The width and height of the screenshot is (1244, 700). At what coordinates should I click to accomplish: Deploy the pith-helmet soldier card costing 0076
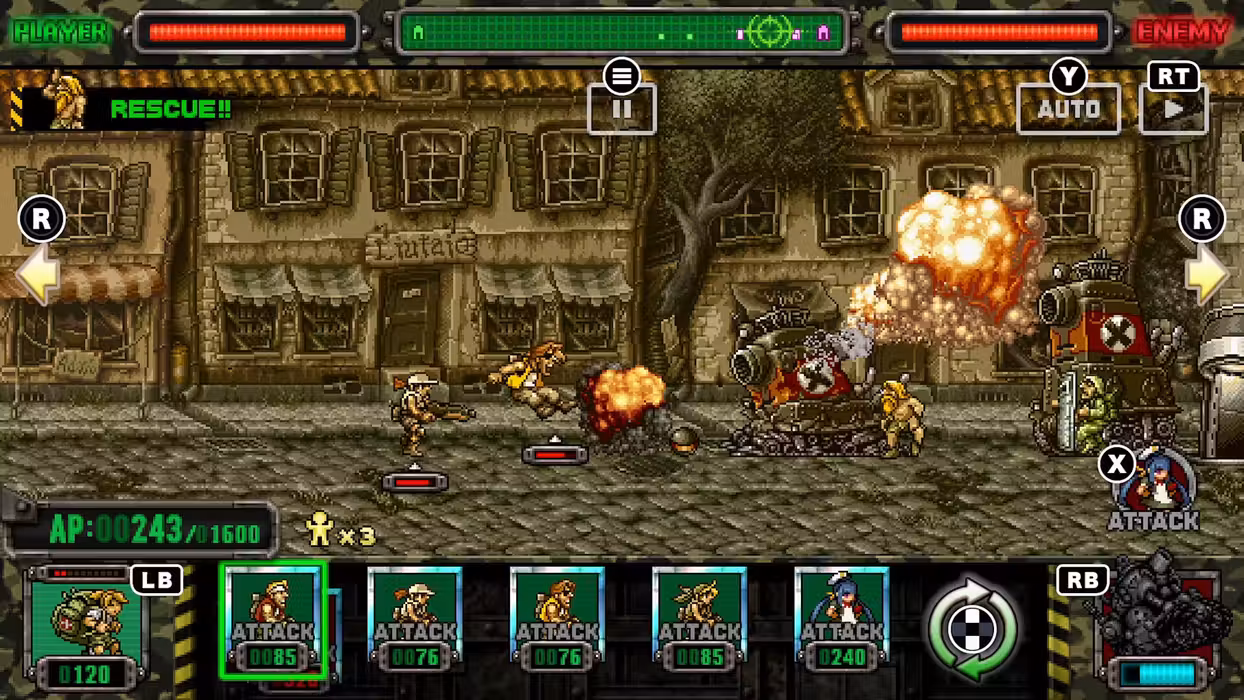[x=415, y=618]
